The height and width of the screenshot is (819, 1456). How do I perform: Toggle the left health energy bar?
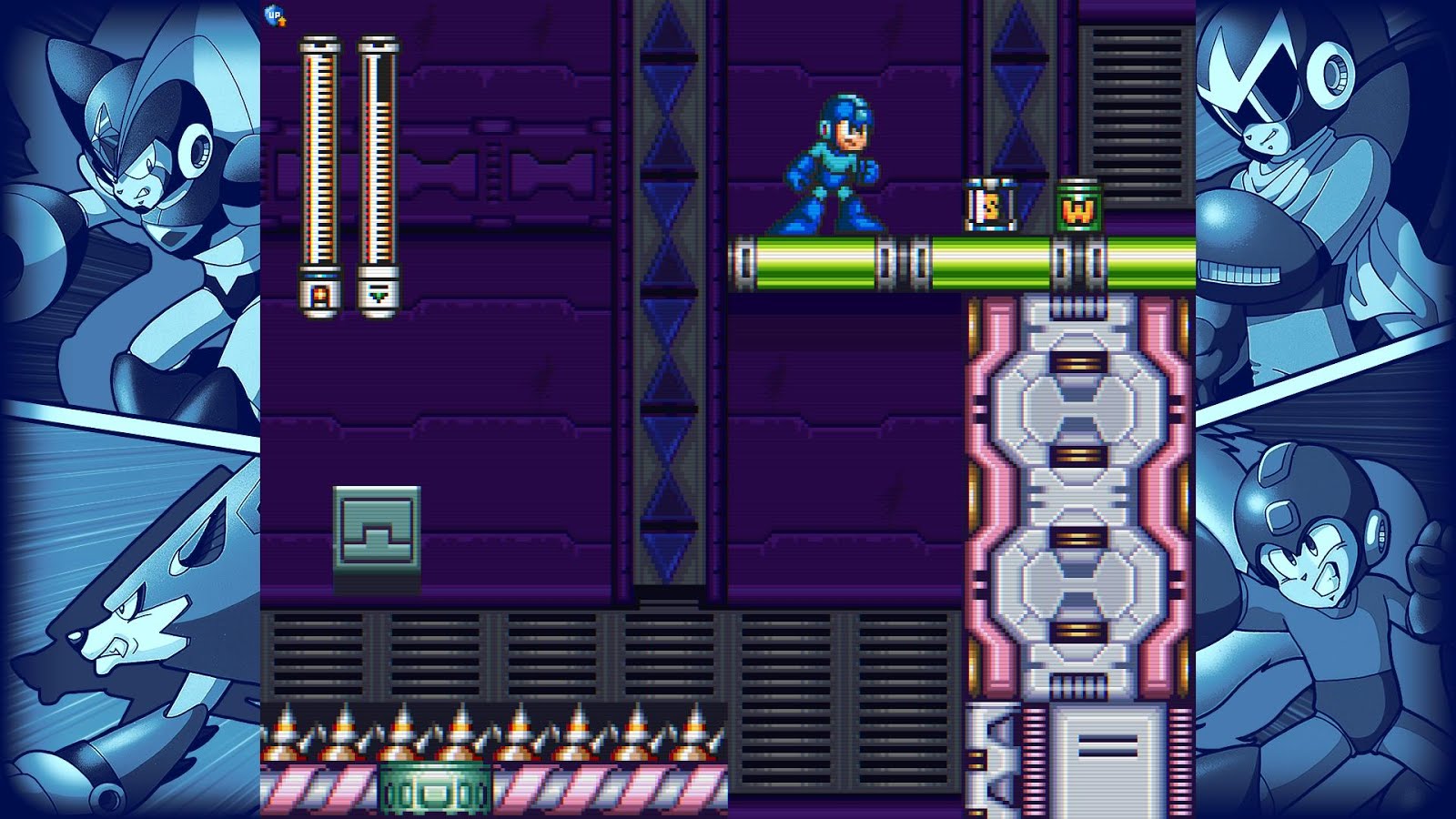click(320, 164)
